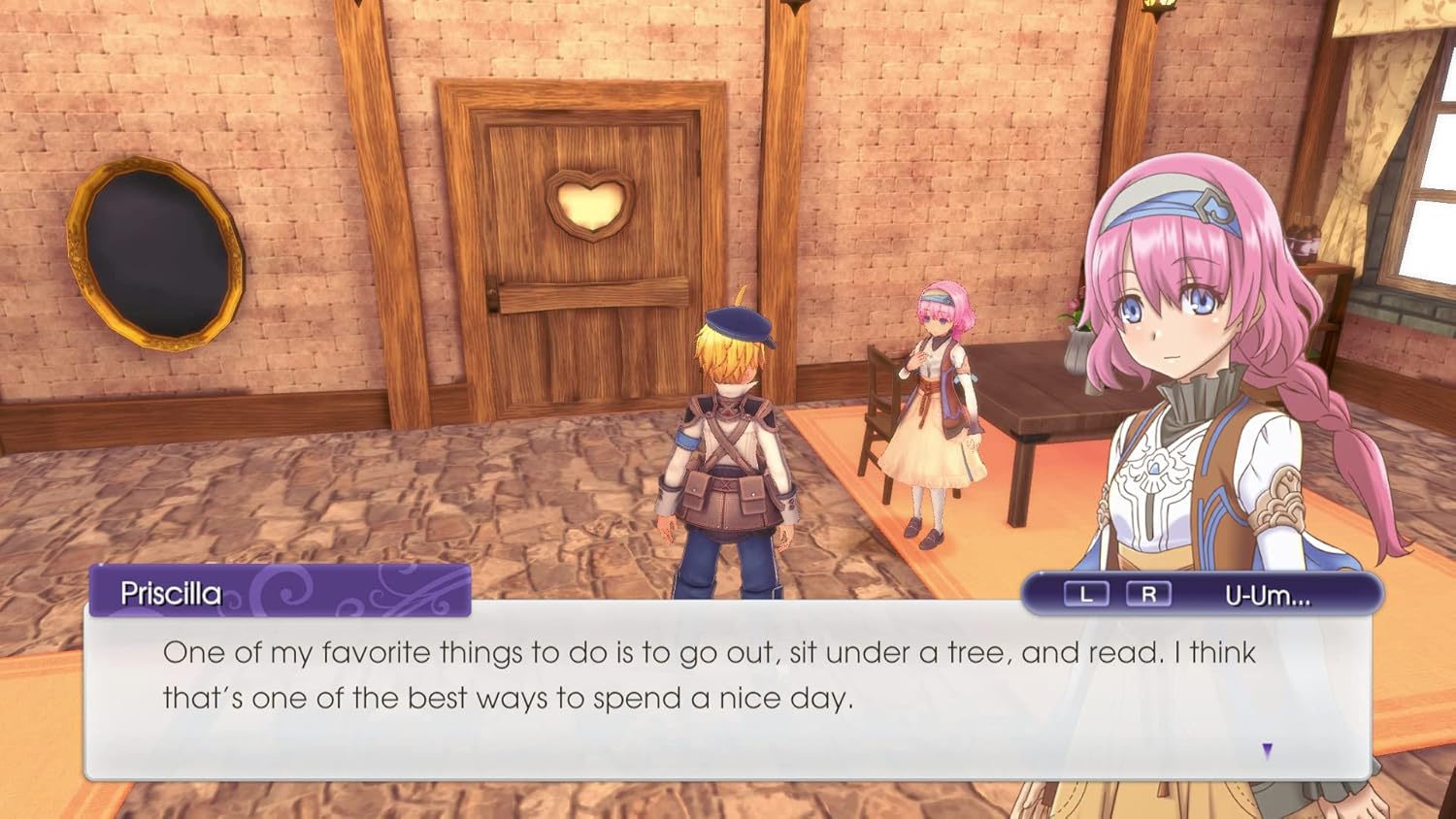Select the Priscilla nameplate tab
The width and height of the screenshot is (1456, 819).
175,591
